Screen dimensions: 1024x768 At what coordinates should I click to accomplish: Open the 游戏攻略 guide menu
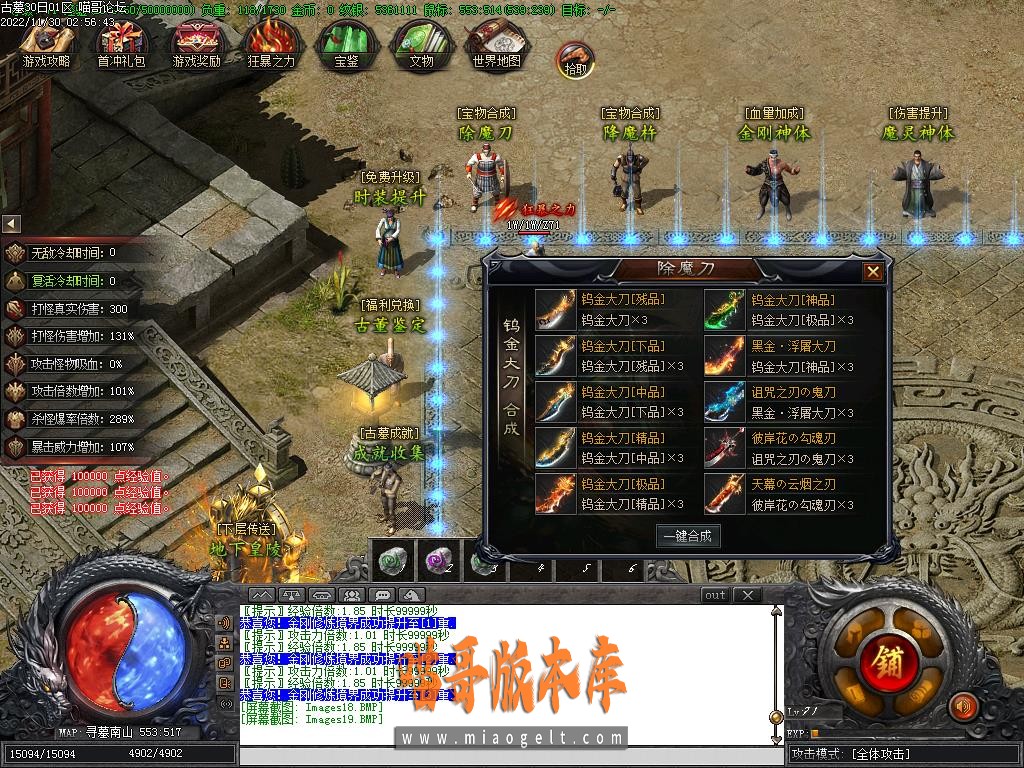[x=47, y=44]
